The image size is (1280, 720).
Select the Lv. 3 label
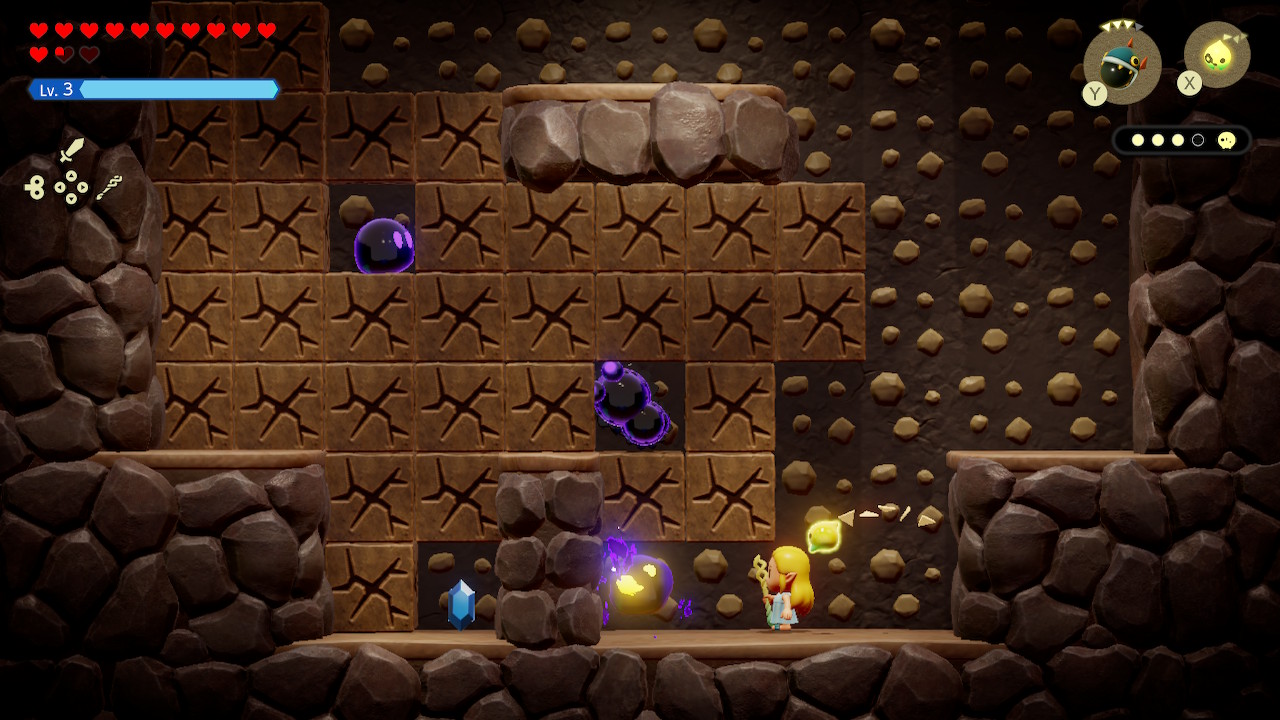55,89
